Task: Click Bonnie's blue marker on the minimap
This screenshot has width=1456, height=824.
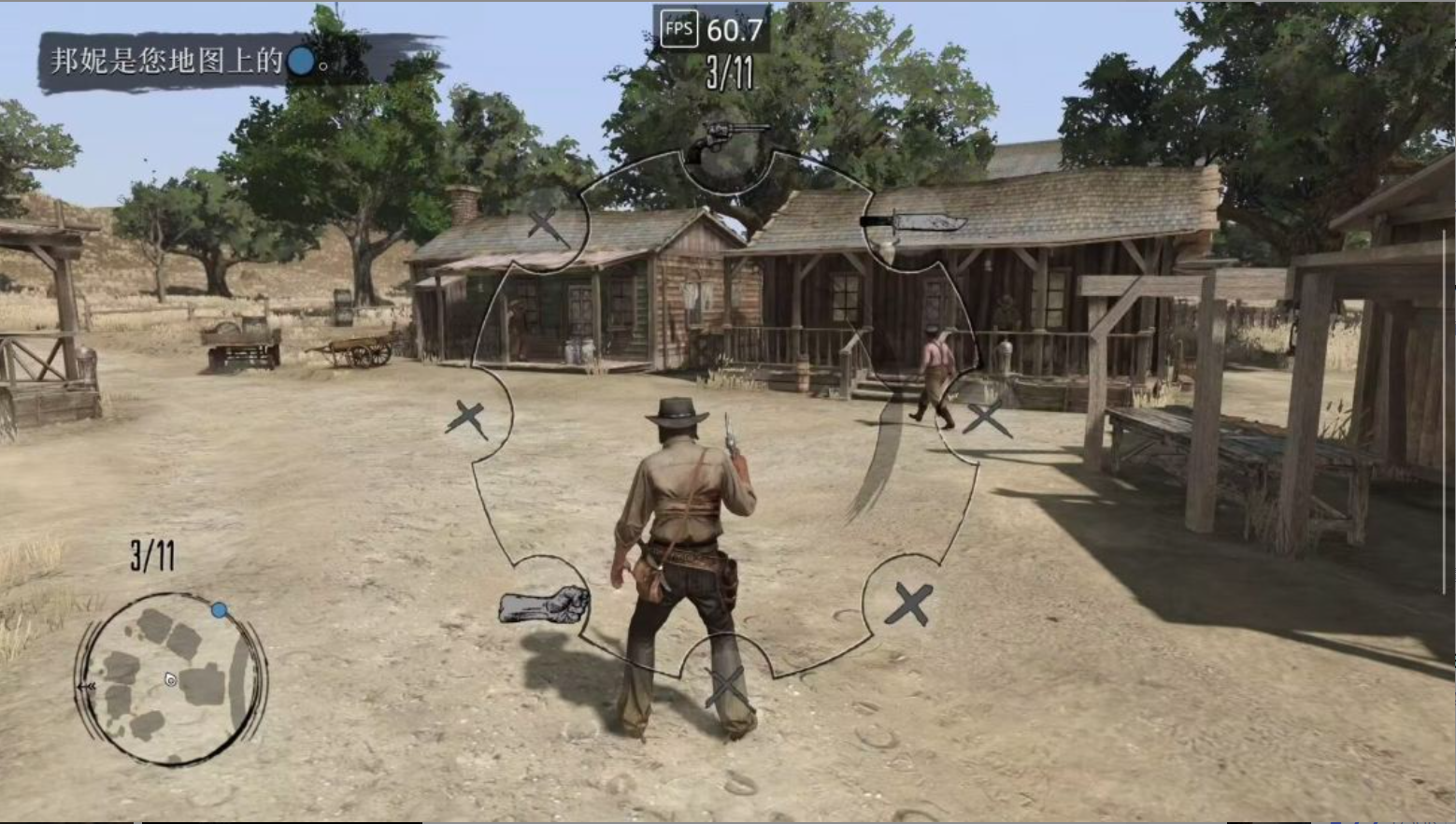Action: coord(219,610)
